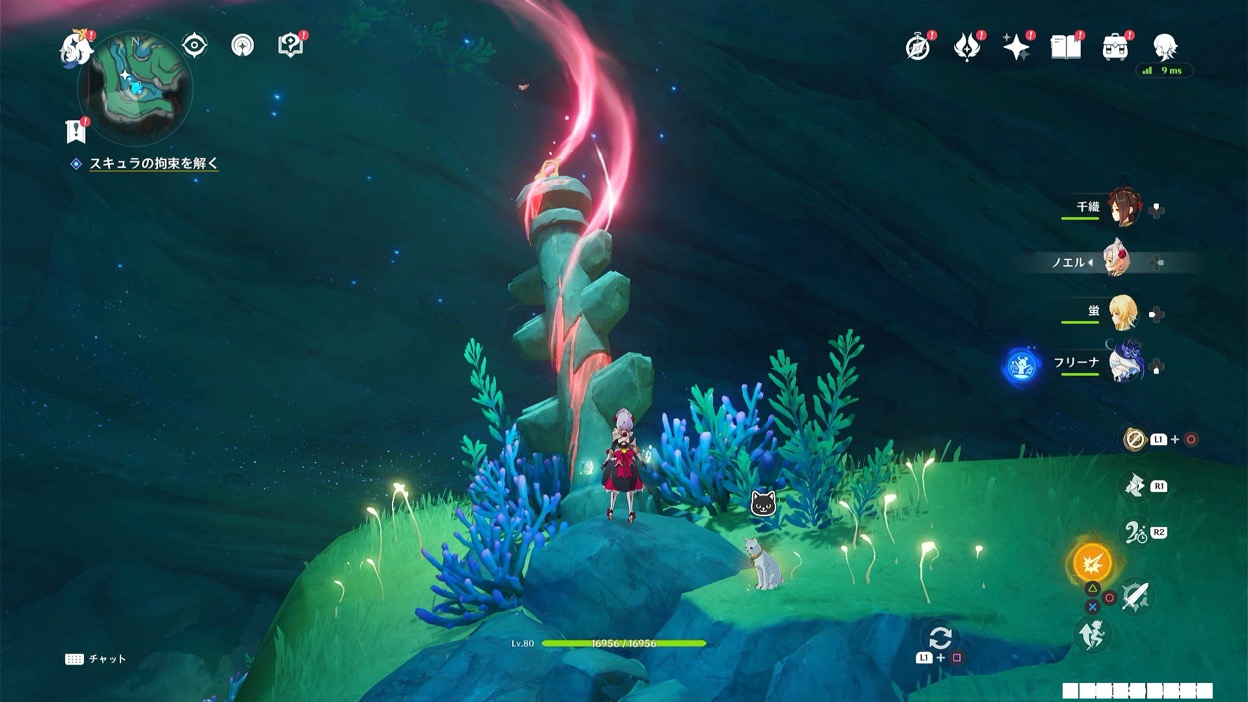
Task: Open the character head profile icon
Action: pos(1164,46)
